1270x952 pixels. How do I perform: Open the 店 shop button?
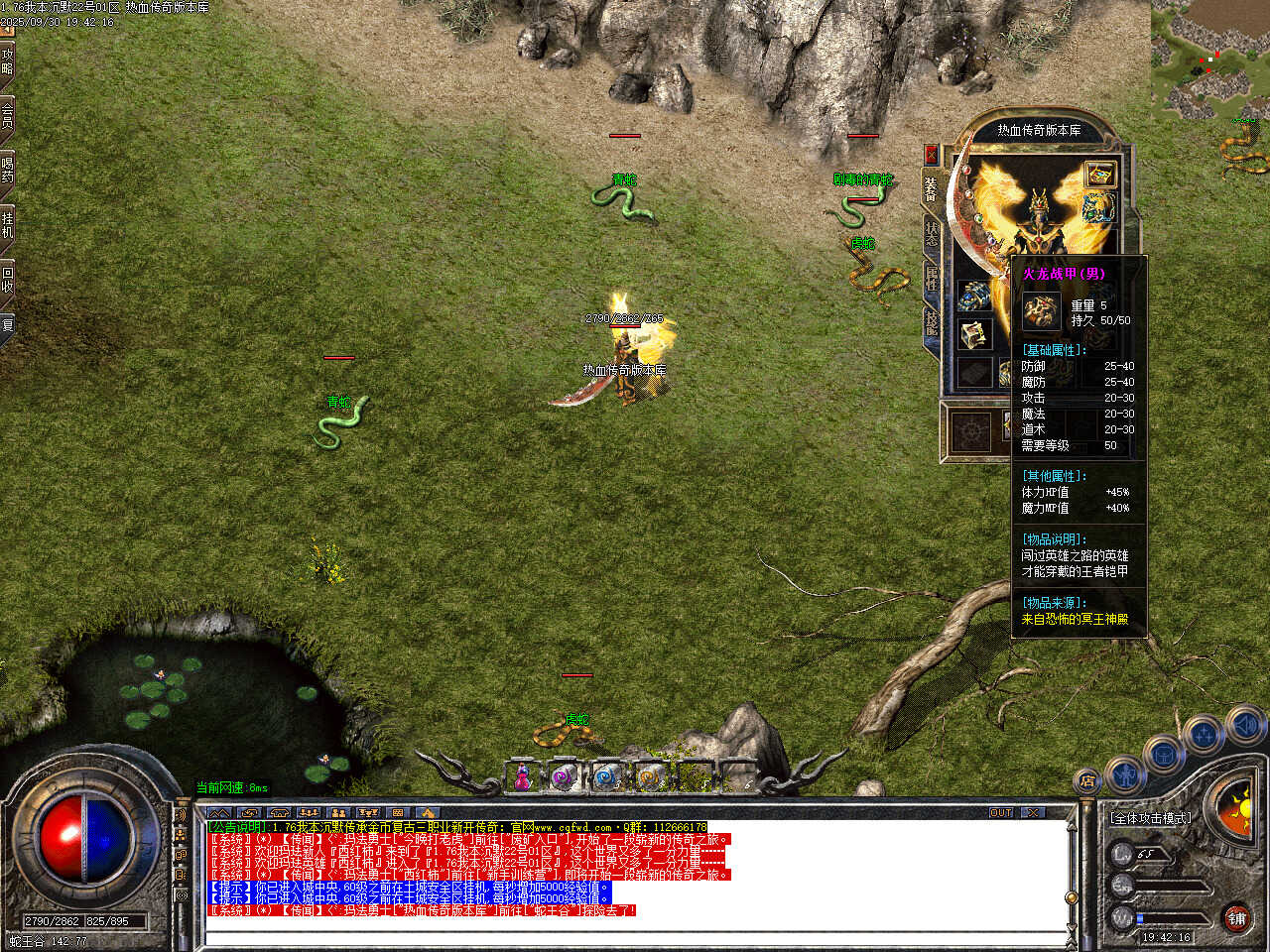point(1087,782)
